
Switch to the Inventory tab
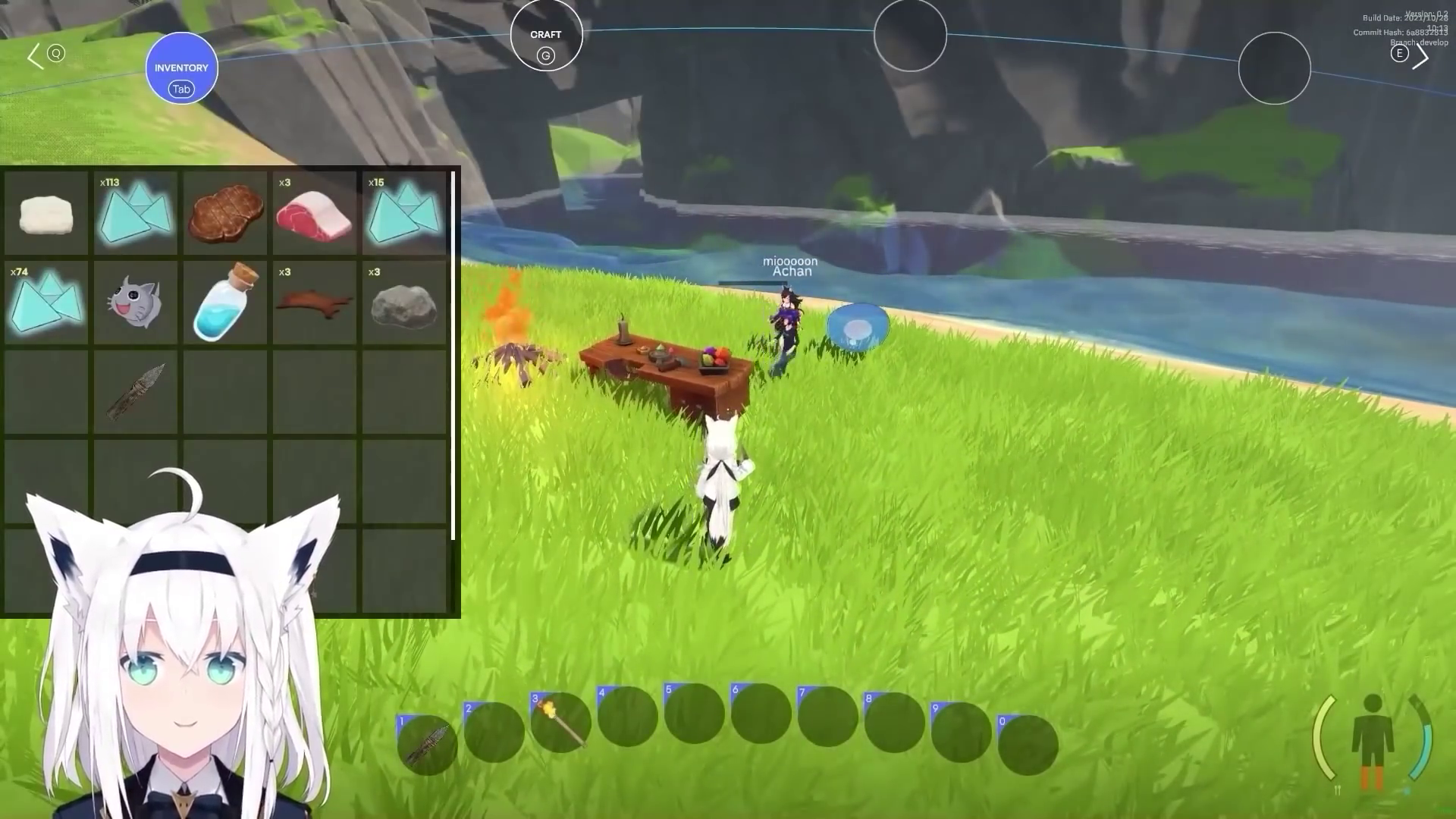[x=181, y=68]
